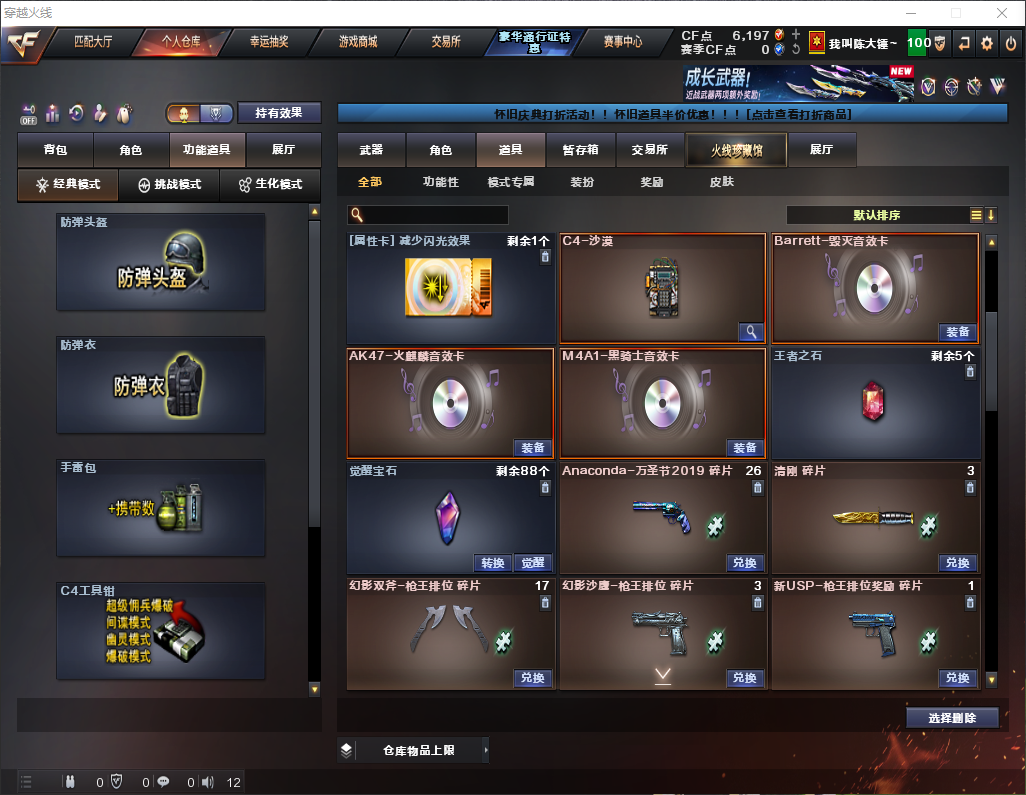Go to the 交易所 exchange in top navigation
The image size is (1026, 795).
click(446, 42)
